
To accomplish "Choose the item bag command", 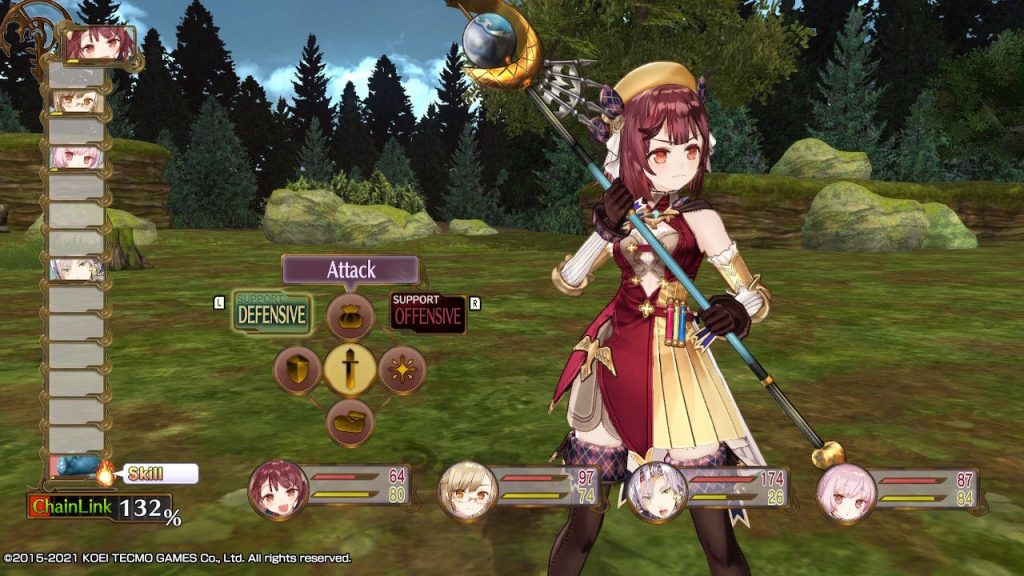I will [350, 317].
